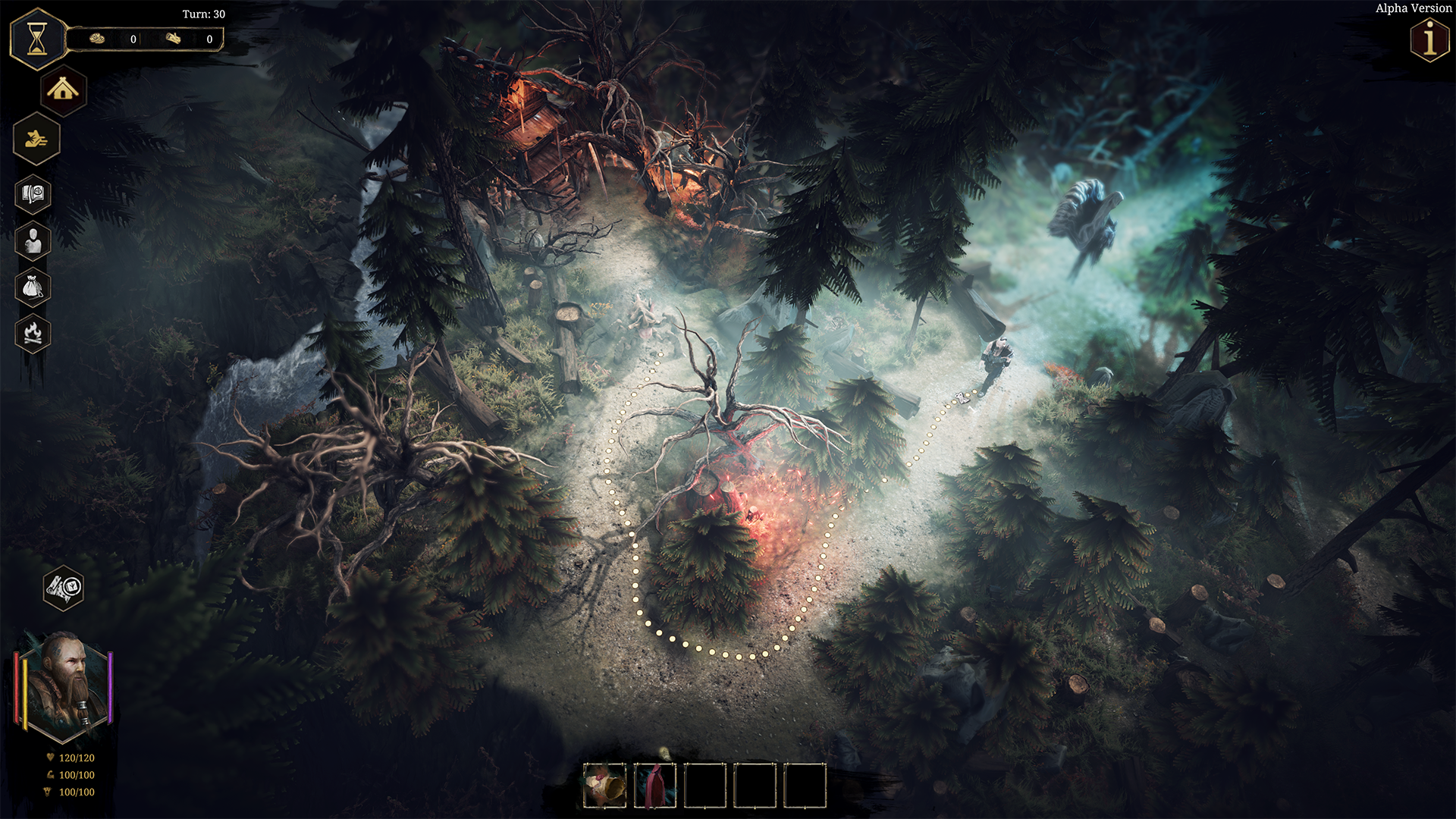
Task: Select the bearded hero portrait
Action: [64, 686]
